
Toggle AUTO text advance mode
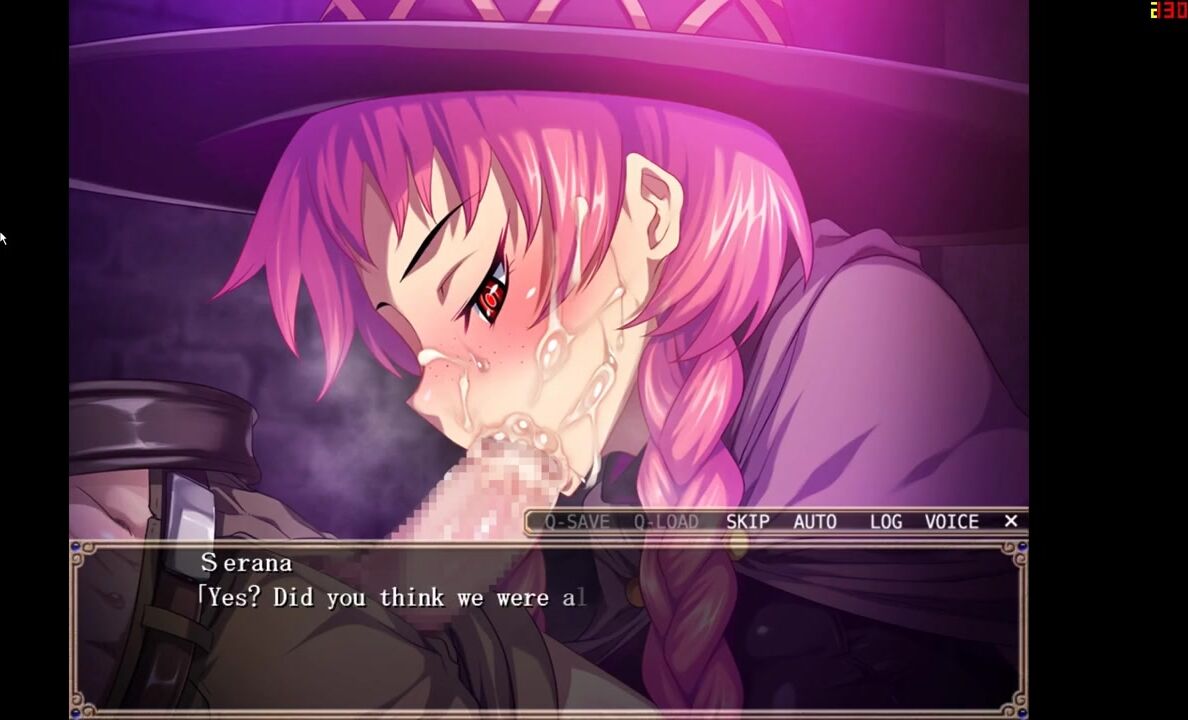click(x=814, y=521)
